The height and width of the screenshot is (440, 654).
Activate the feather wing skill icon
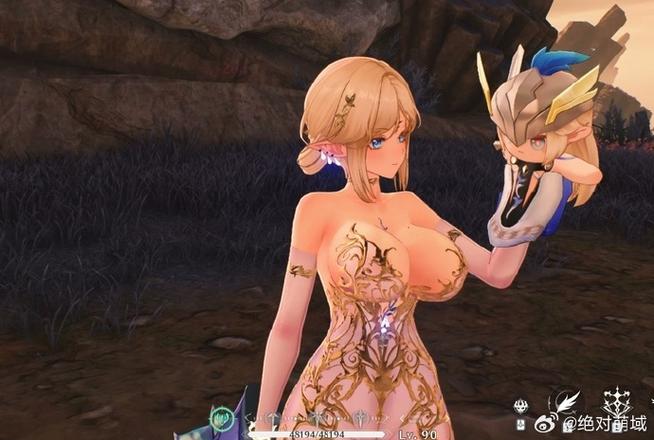pos(567,402)
